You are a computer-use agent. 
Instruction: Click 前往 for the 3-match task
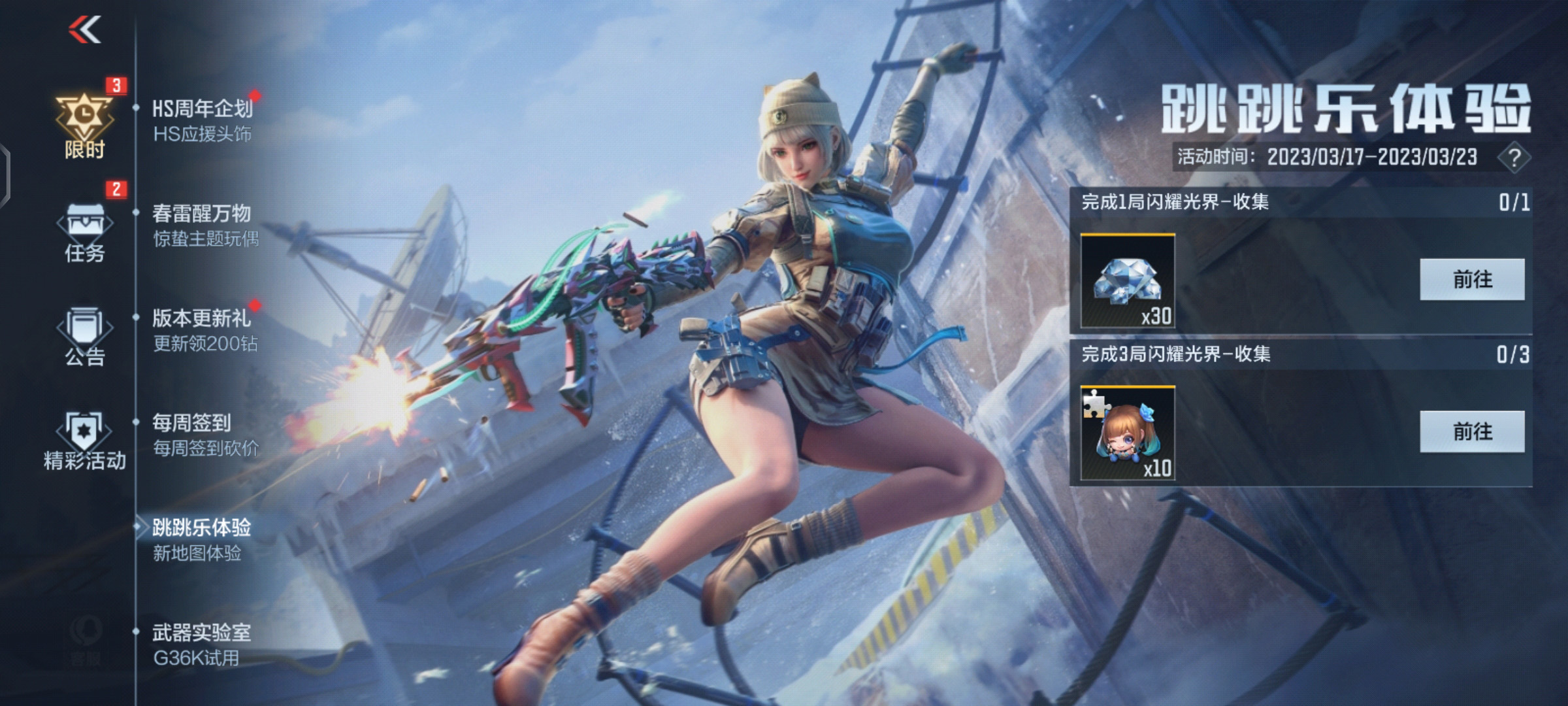[x=1472, y=431]
